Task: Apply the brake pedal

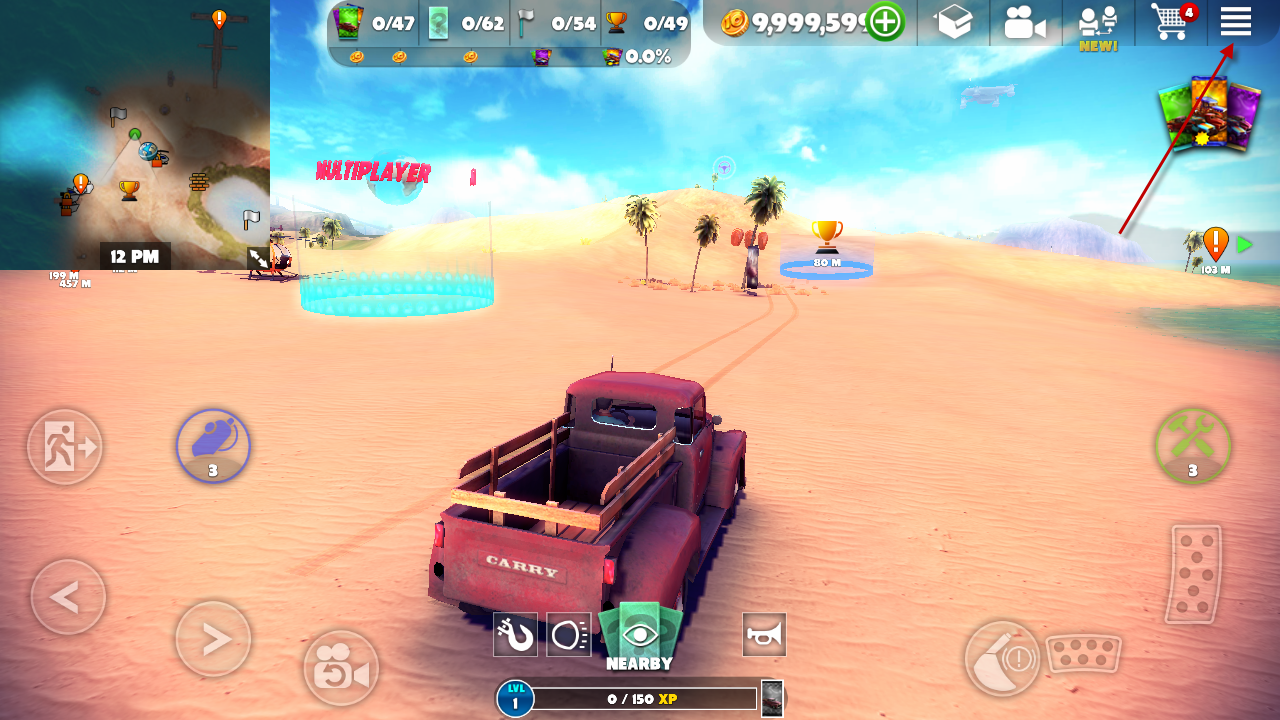Action: pos(1083,655)
